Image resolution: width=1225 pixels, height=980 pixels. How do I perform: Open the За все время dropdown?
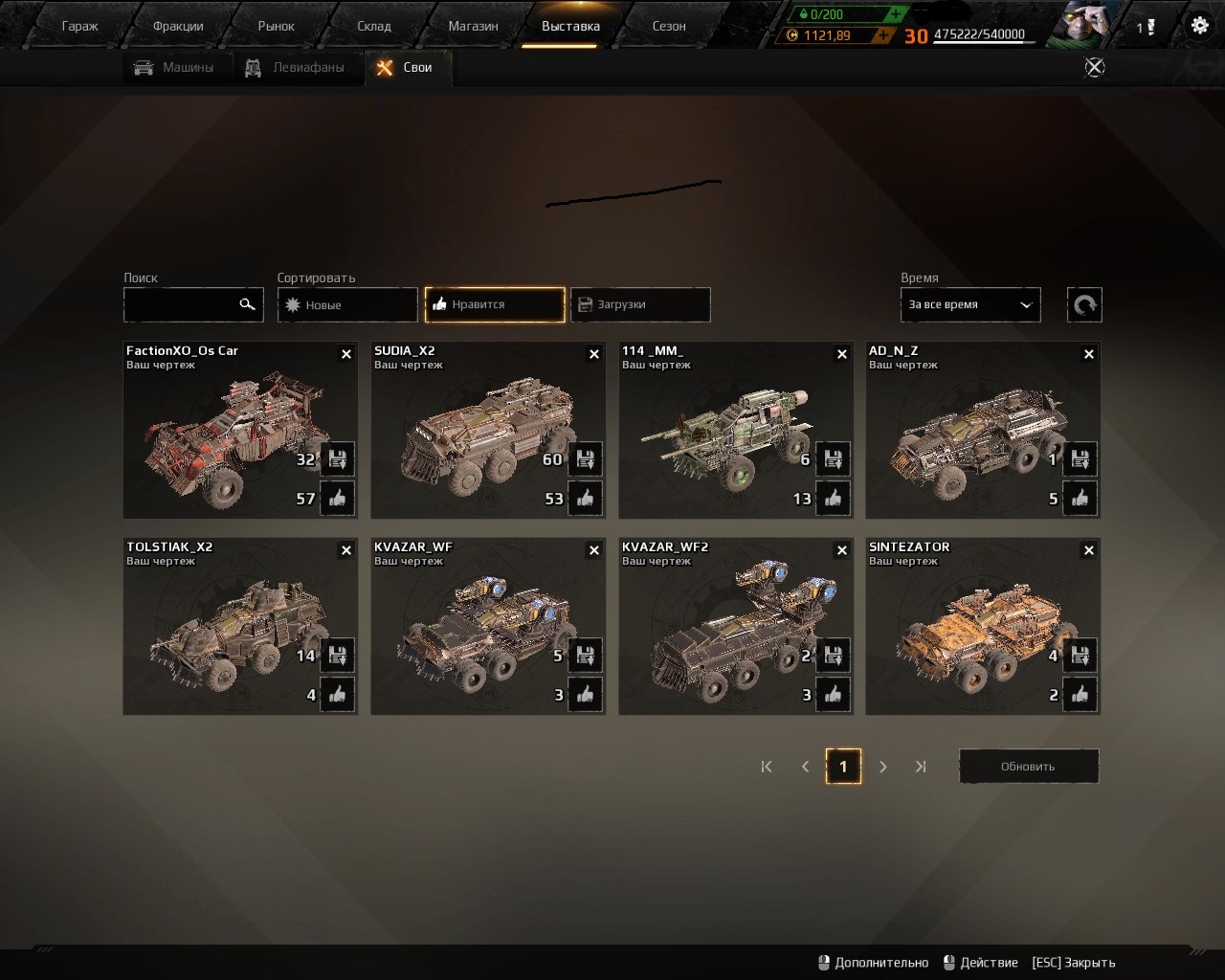click(969, 304)
